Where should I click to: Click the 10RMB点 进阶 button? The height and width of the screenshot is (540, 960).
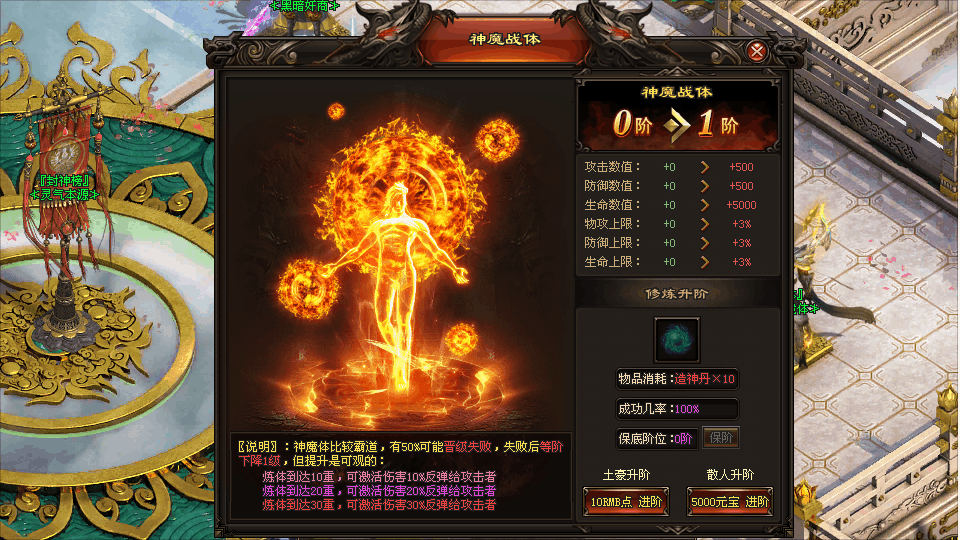point(626,501)
